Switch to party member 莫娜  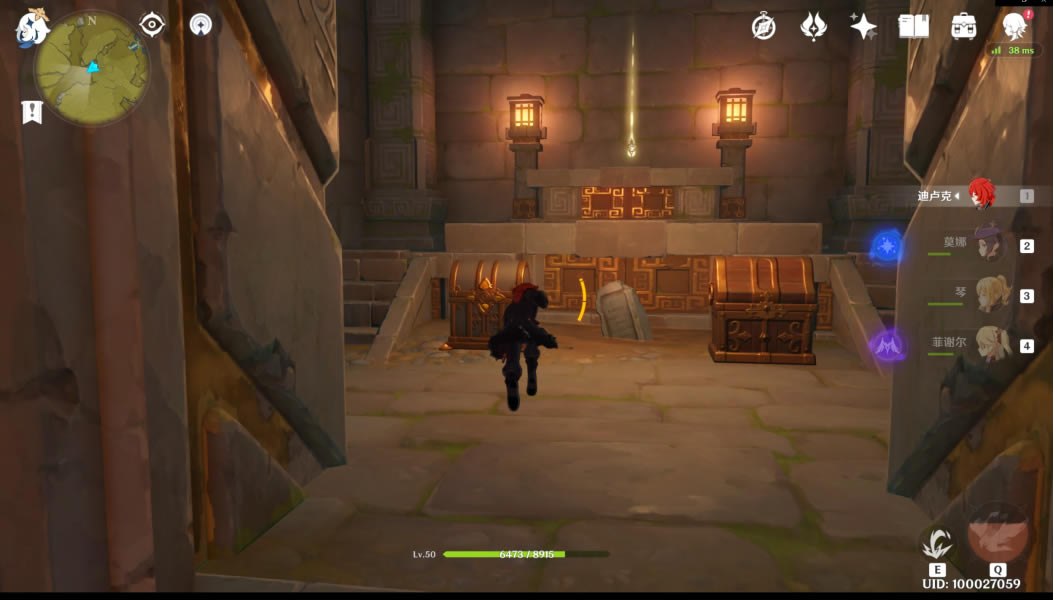coord(991,245)
